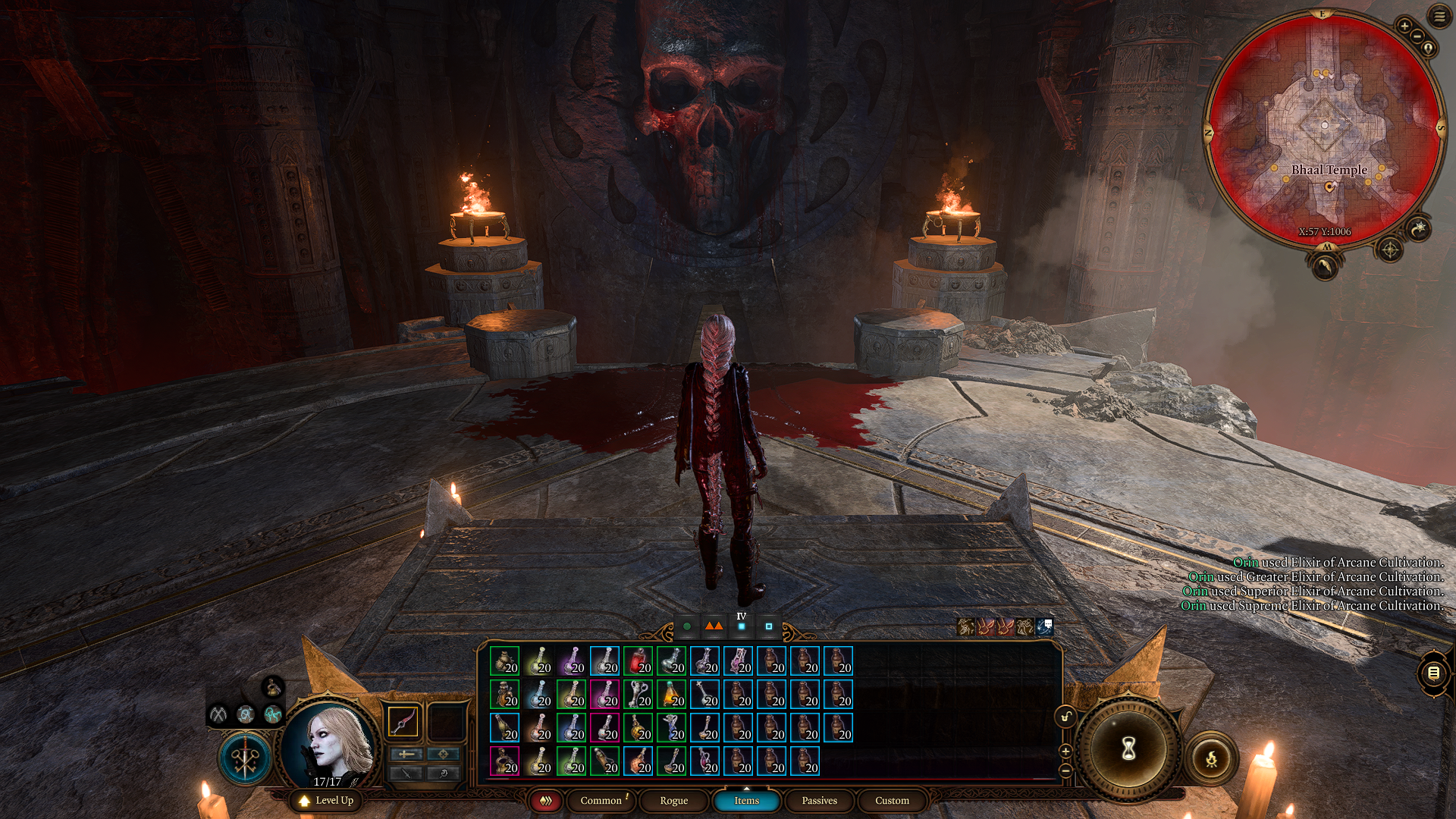Use the orange glowing flask item

[671, 695]
